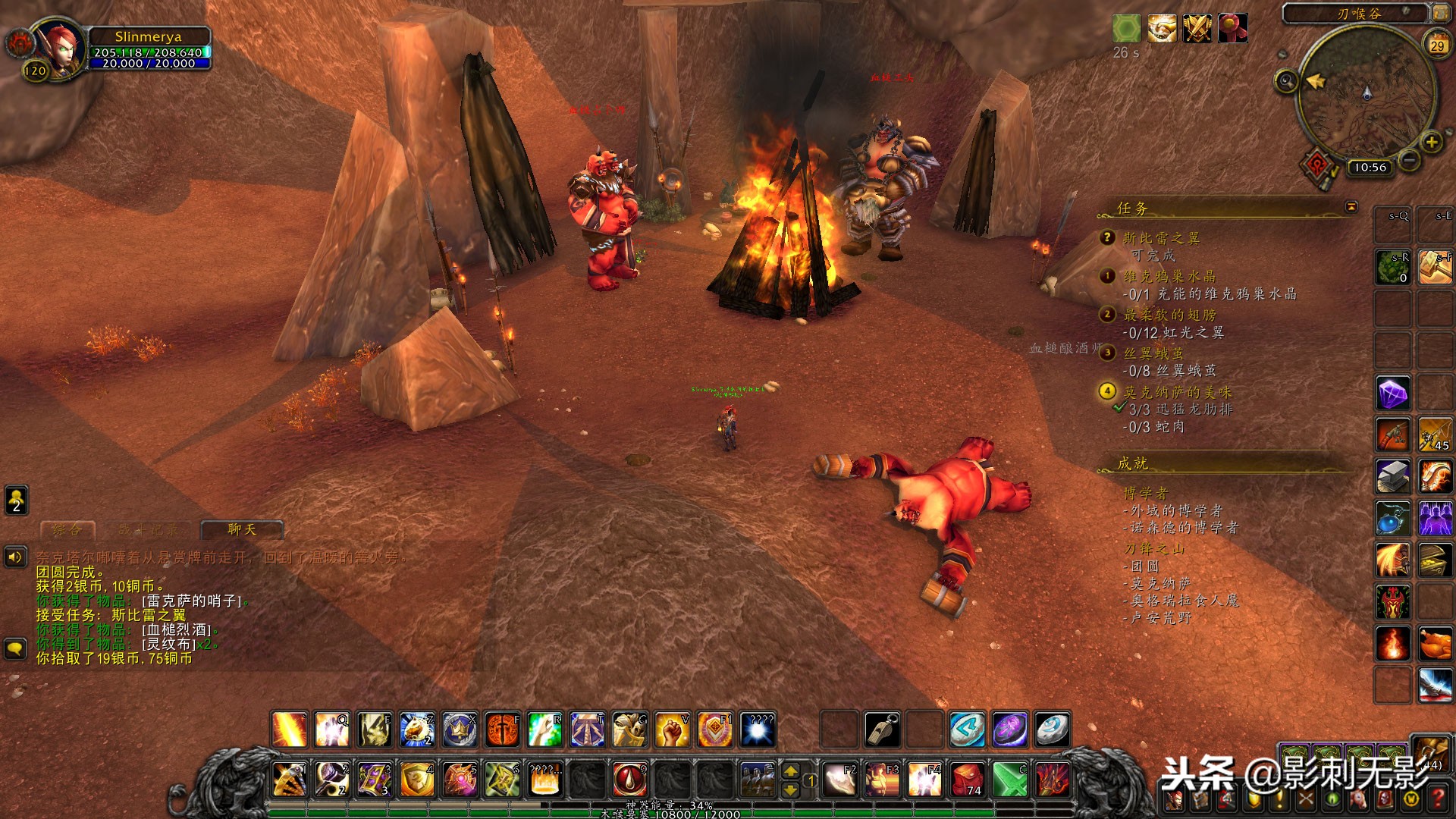Zoom out the minimap
The image size is (1456, 819).
click(x=1409, y=161)
